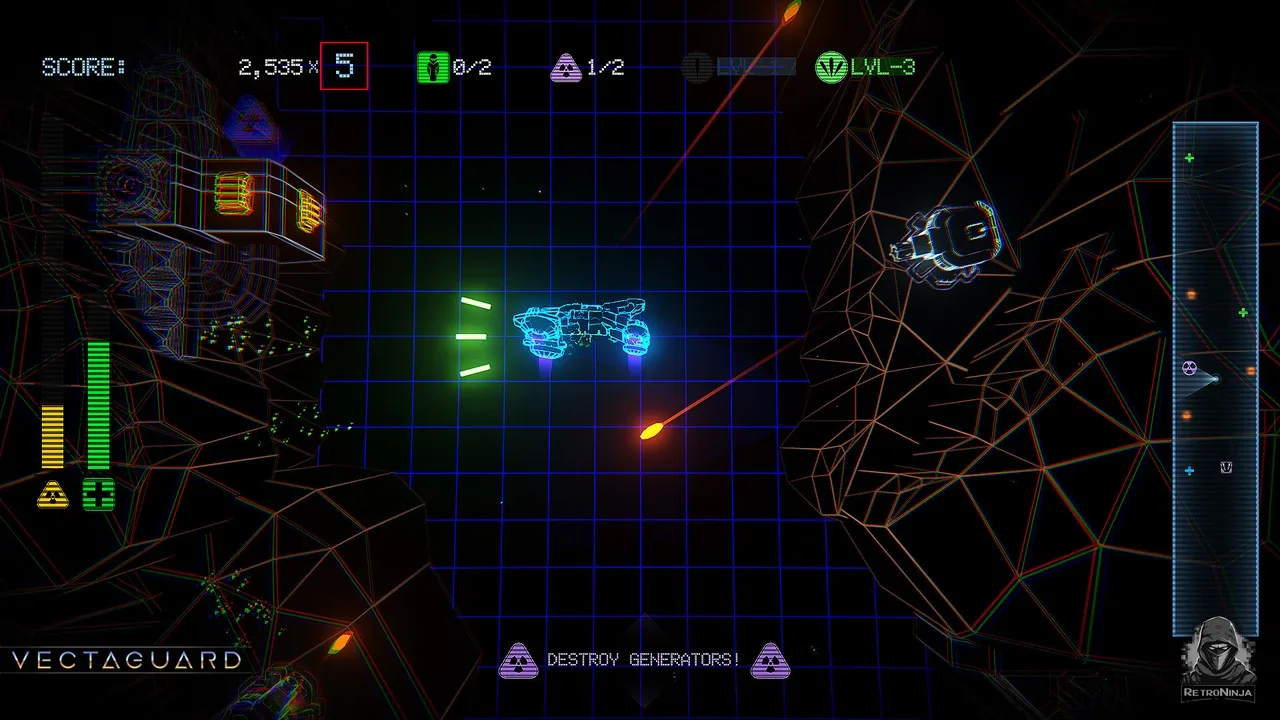Screen dimensions: 1280x720
Task: Select the purple generators counter icon
Action: [x=566, y=67]
